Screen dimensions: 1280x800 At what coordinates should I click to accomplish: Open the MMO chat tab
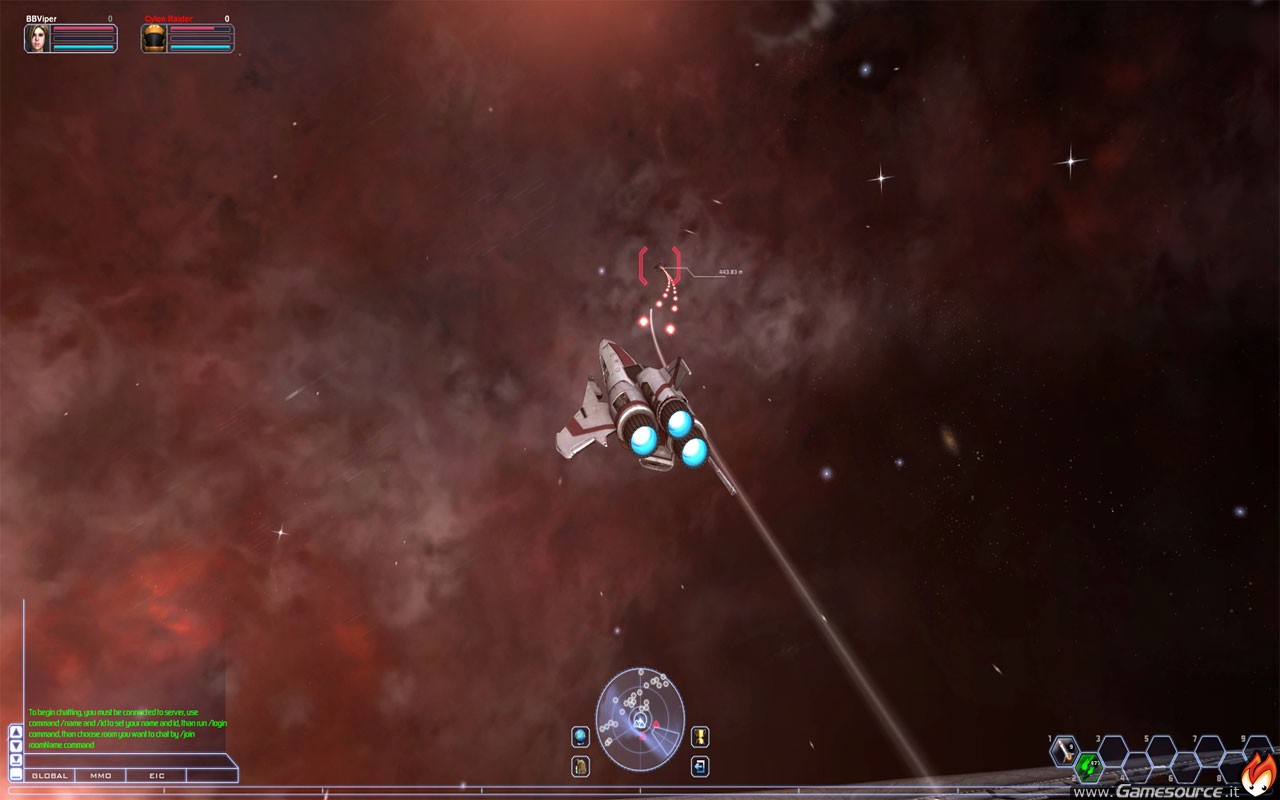click(101, 775)
